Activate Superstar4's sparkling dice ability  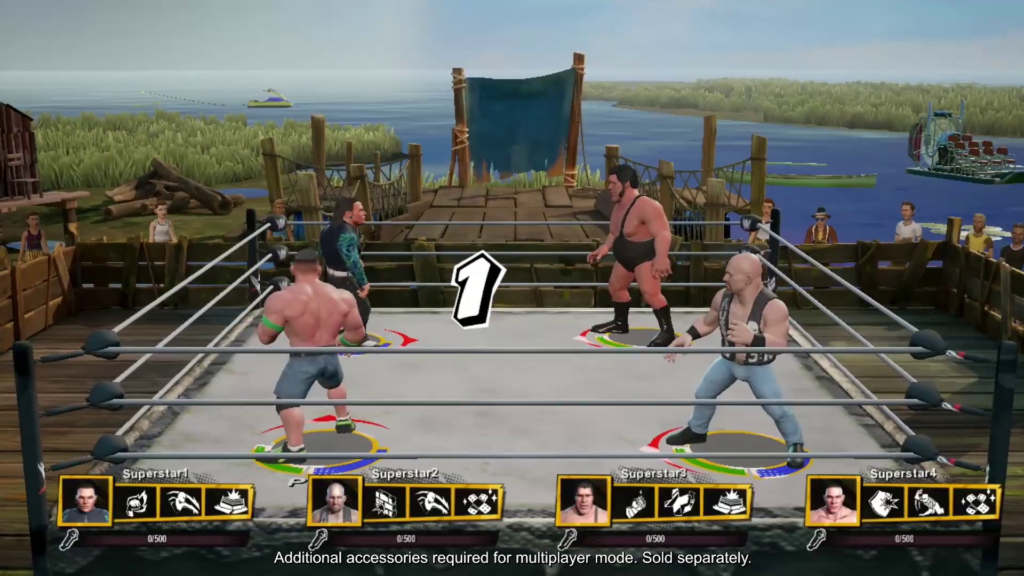[x=976, y=502]
